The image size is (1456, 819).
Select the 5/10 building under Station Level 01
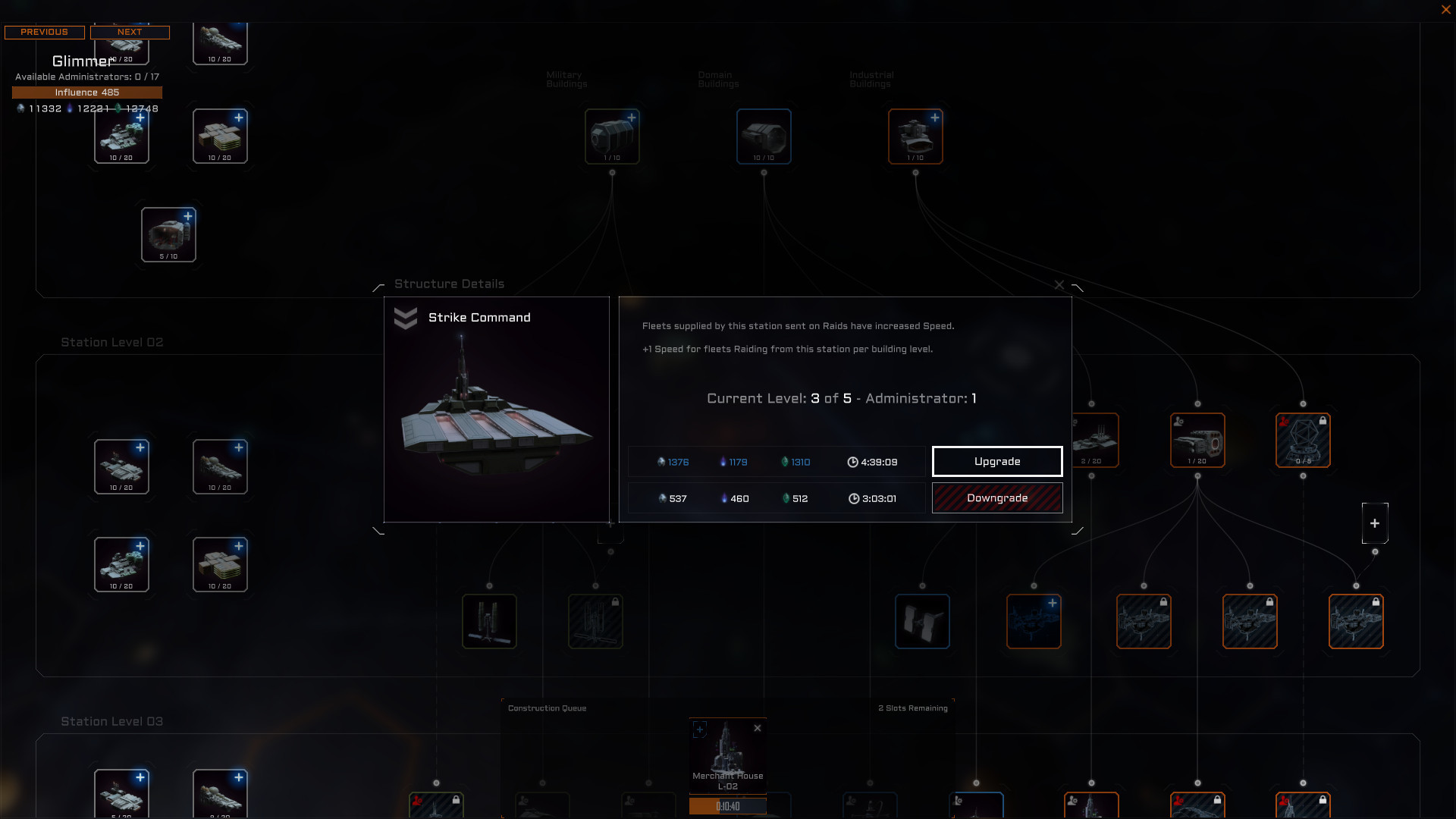[168, 234]
